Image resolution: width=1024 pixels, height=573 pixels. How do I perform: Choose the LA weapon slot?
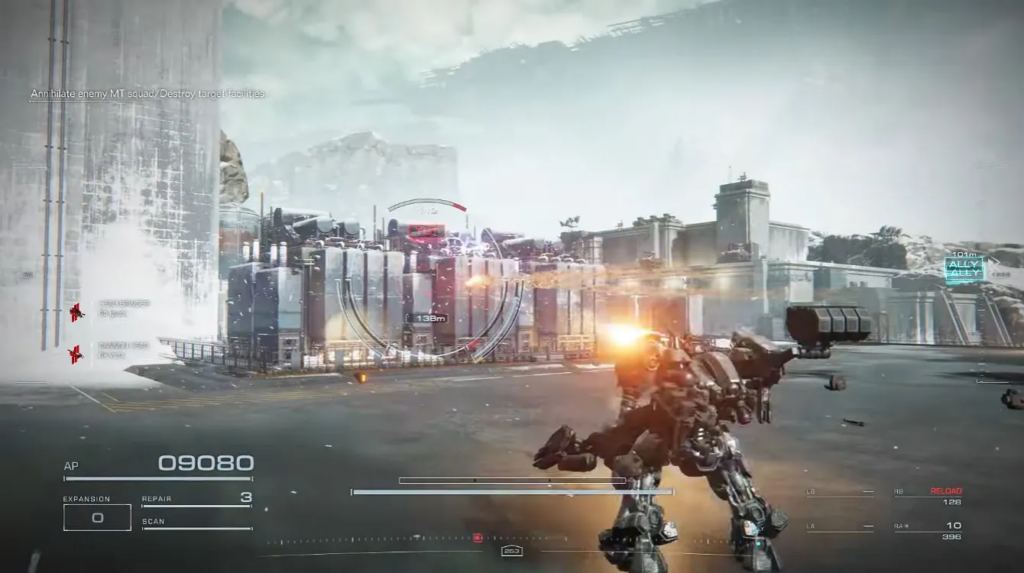[x=840, y=528]
